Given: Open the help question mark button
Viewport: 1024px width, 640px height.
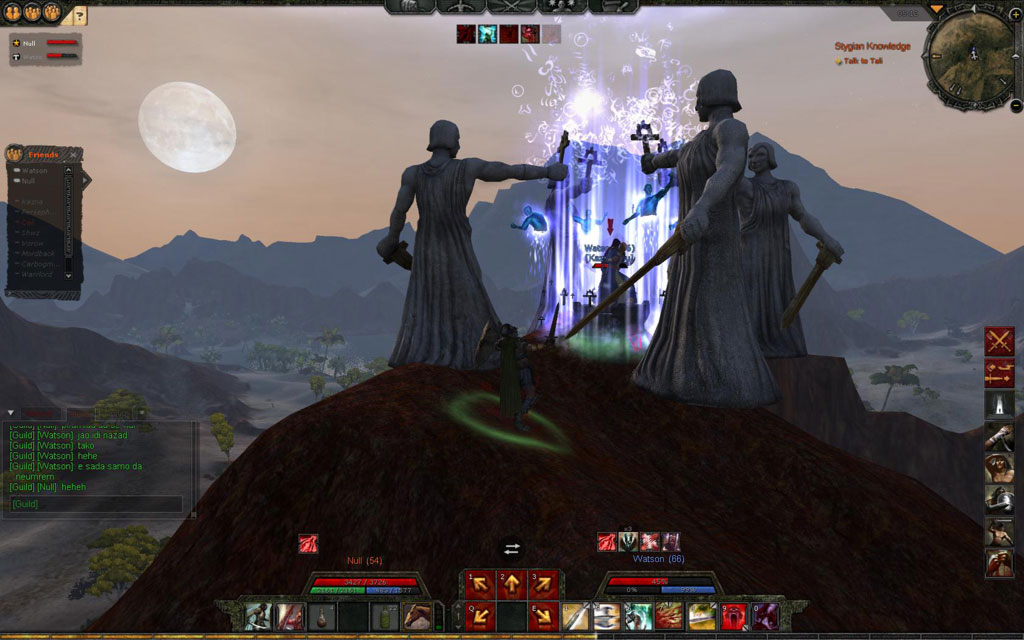Looking at the screenshot, I should [80, 15].
